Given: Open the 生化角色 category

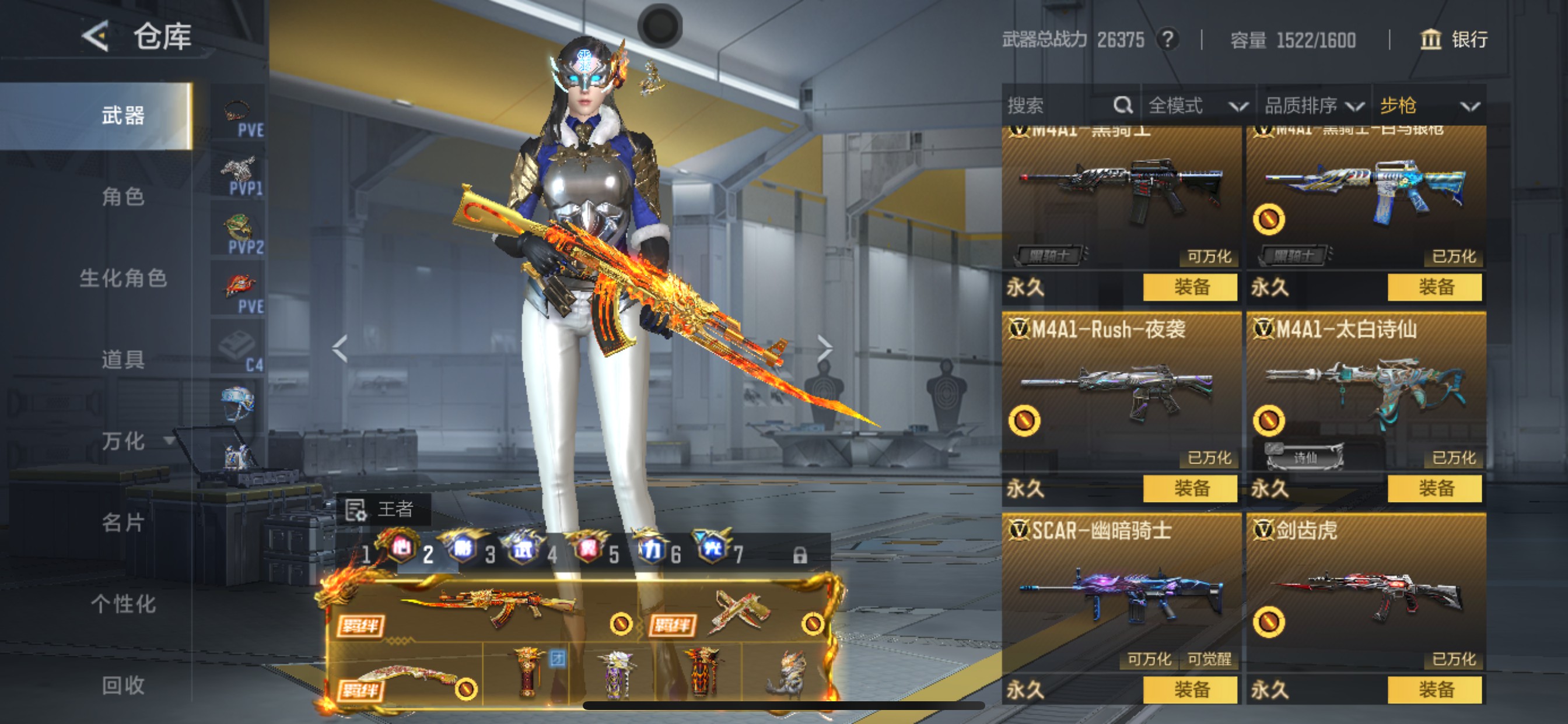Looking at the screenshot, I should (123, 278).
